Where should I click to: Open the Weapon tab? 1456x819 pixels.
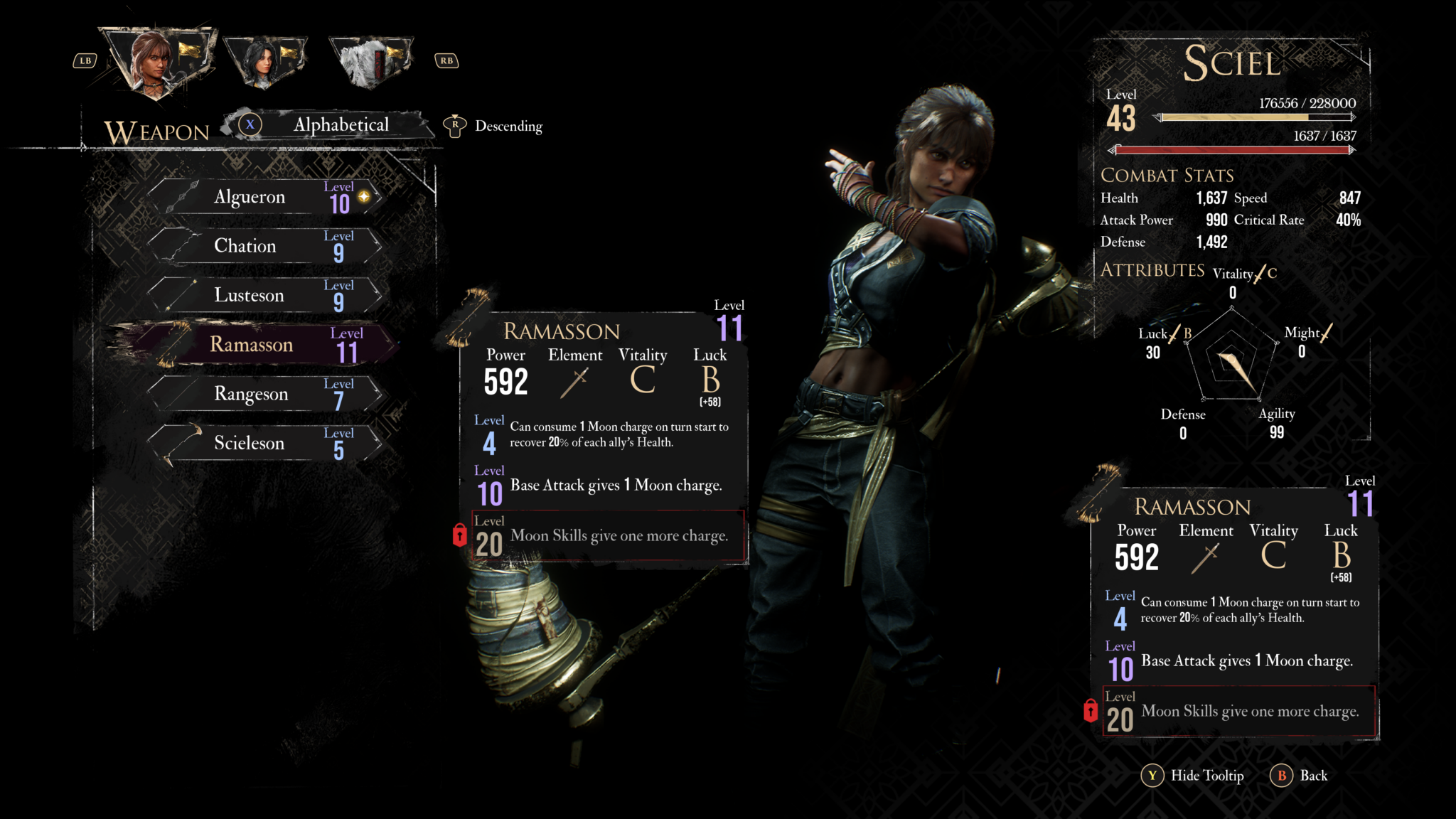[155, 132]
